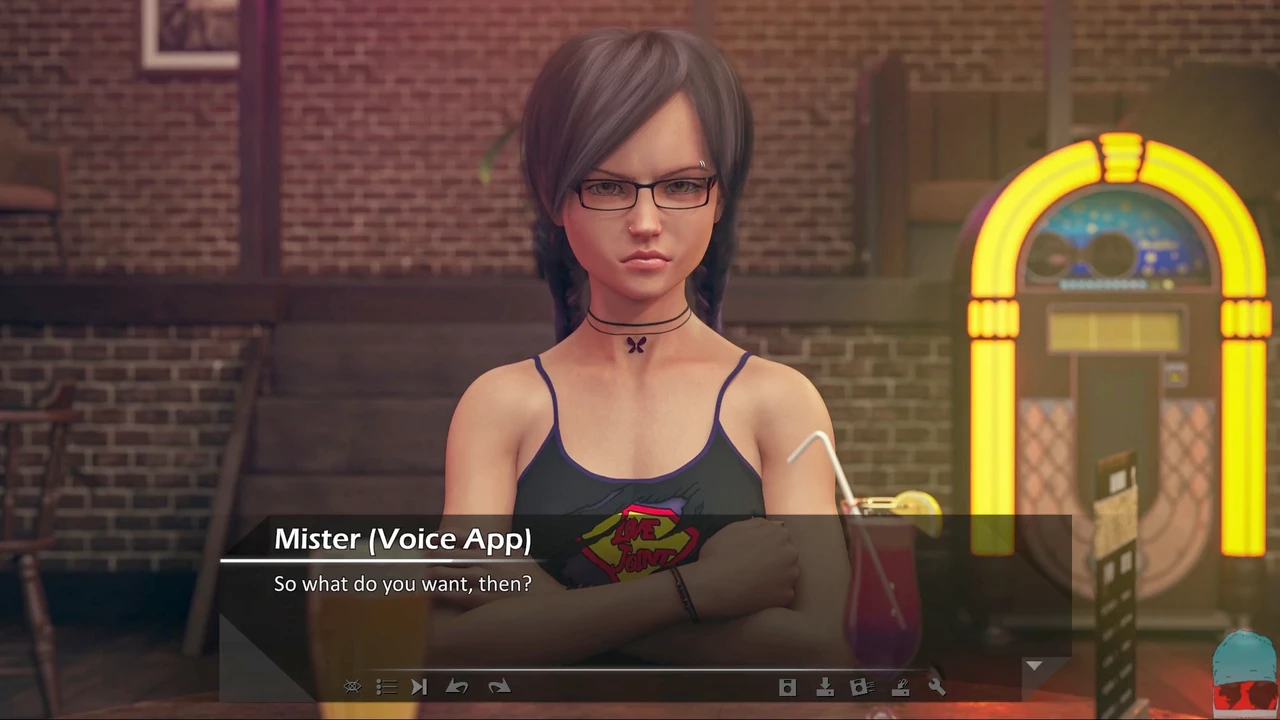Open the dialogue history list icon
Viewport: 1280px width, 720px height.
tap(386, 687)
